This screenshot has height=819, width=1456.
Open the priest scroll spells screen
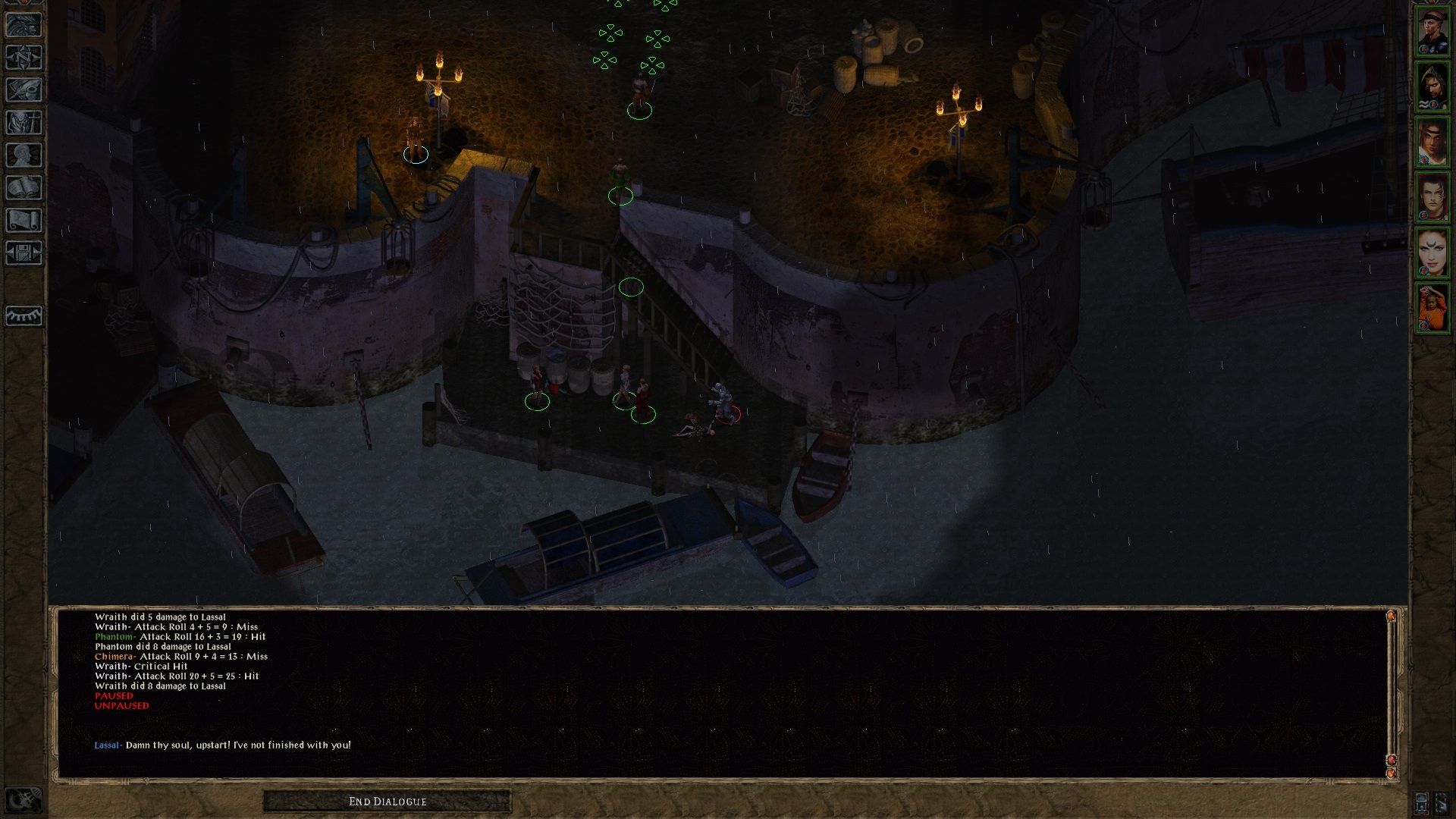24,220
